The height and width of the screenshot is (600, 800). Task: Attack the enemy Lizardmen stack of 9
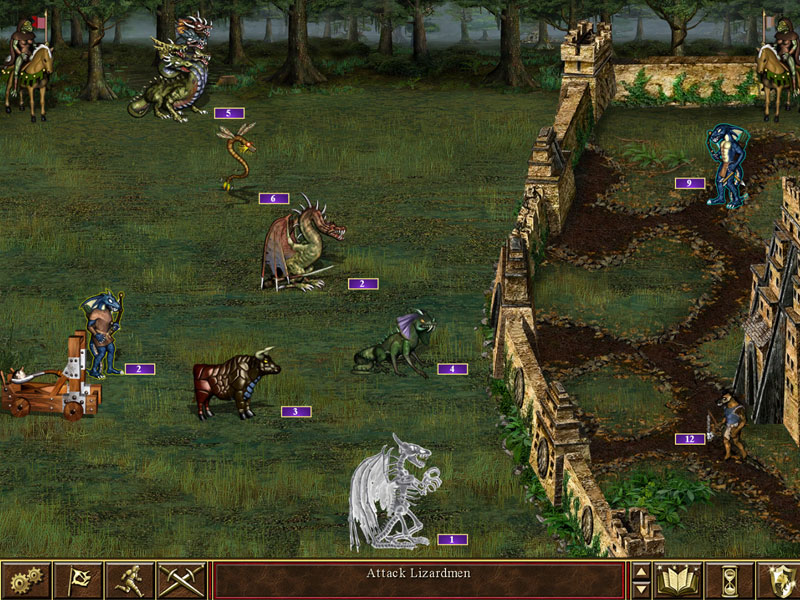click(x=725, y=165)
